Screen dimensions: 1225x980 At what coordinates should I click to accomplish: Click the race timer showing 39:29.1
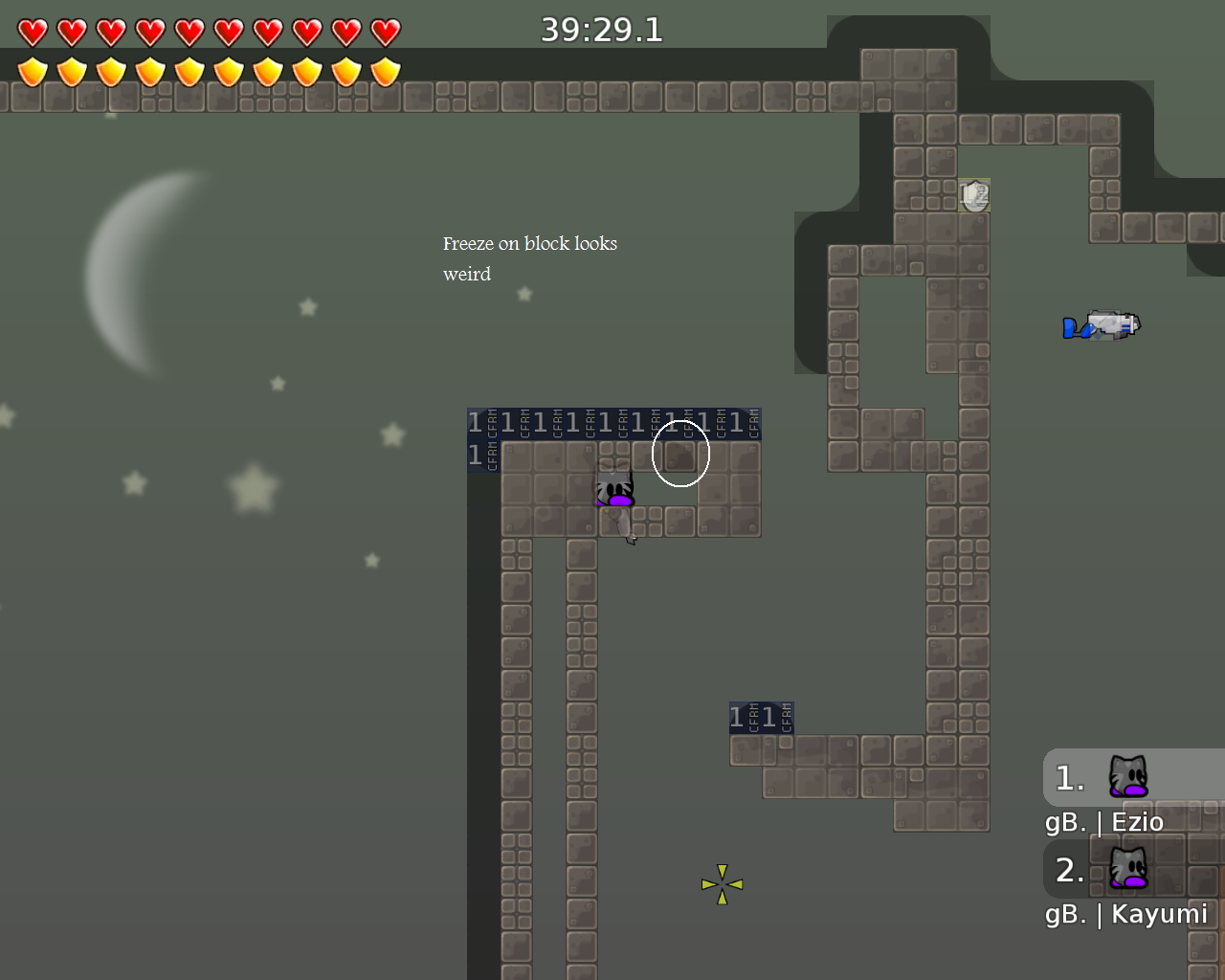click(602, 29)
